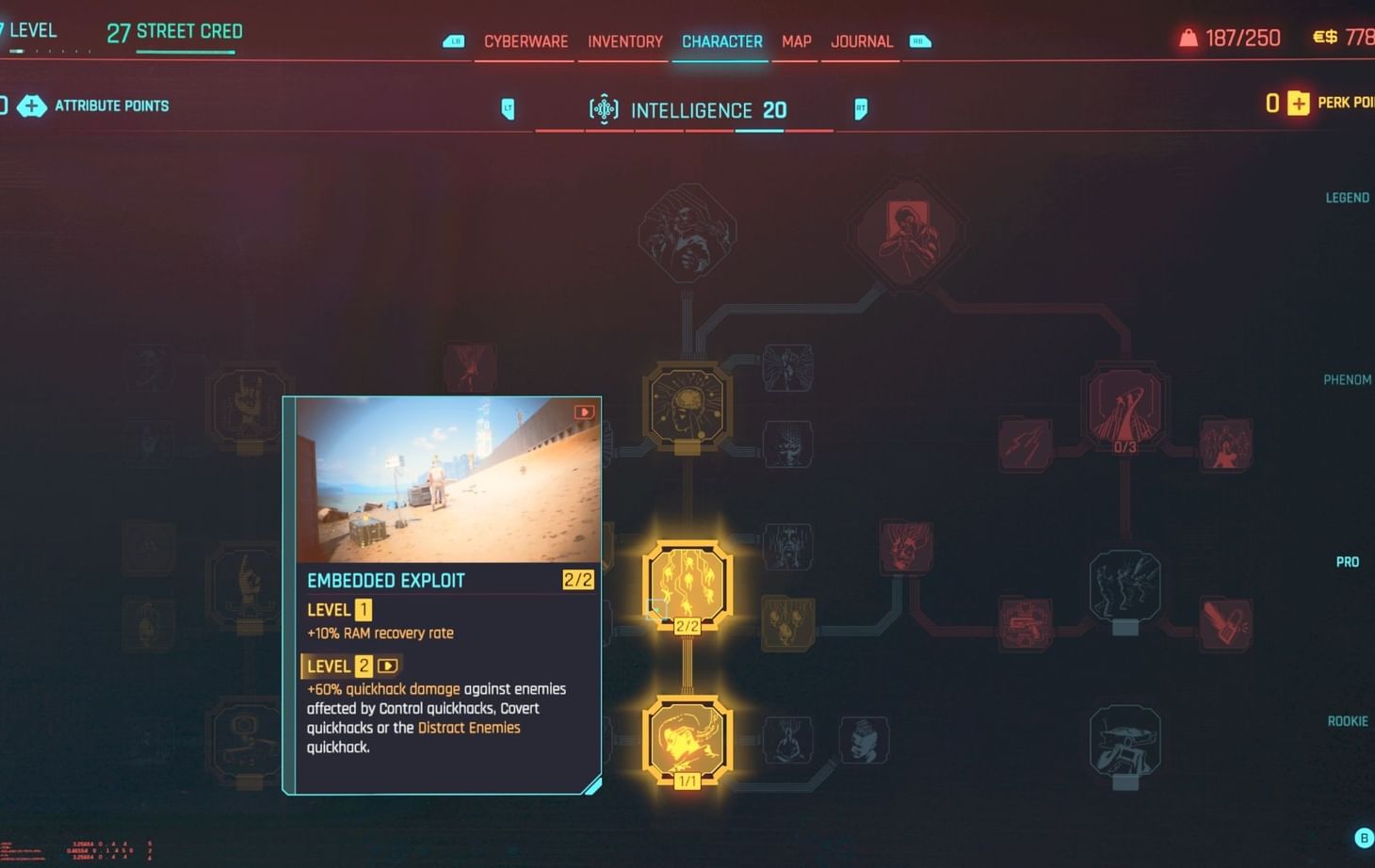The image size is (1375, 868).
Task: Click the Perk Points plus button
Action: pos(1298,103)
